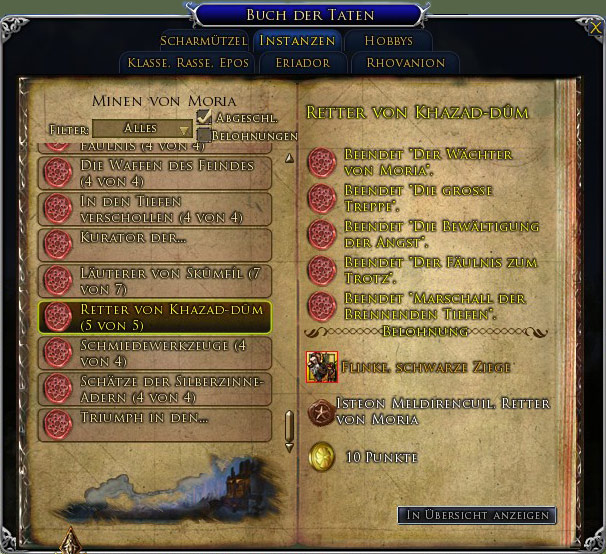The width and height of the screenshot is (606, 554).
Task: Select the Triumph in den... deed
Action: [154, 424]
